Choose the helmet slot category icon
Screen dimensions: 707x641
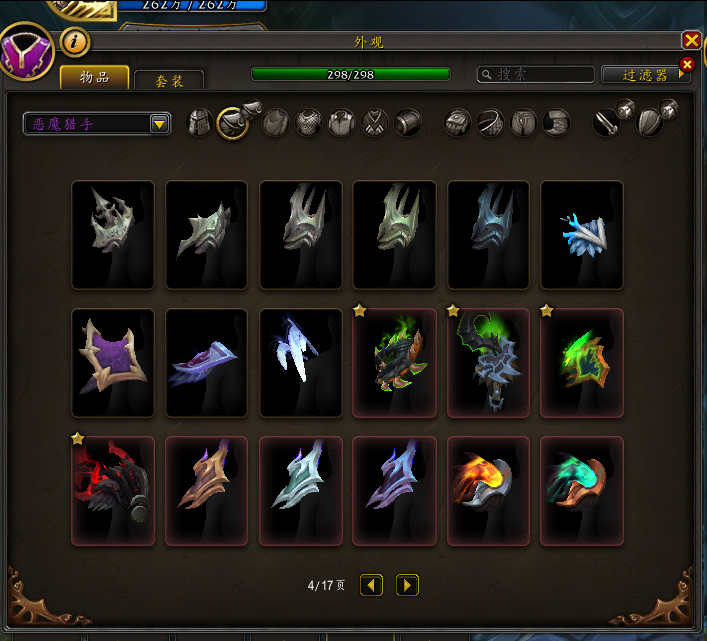(200, 123)
